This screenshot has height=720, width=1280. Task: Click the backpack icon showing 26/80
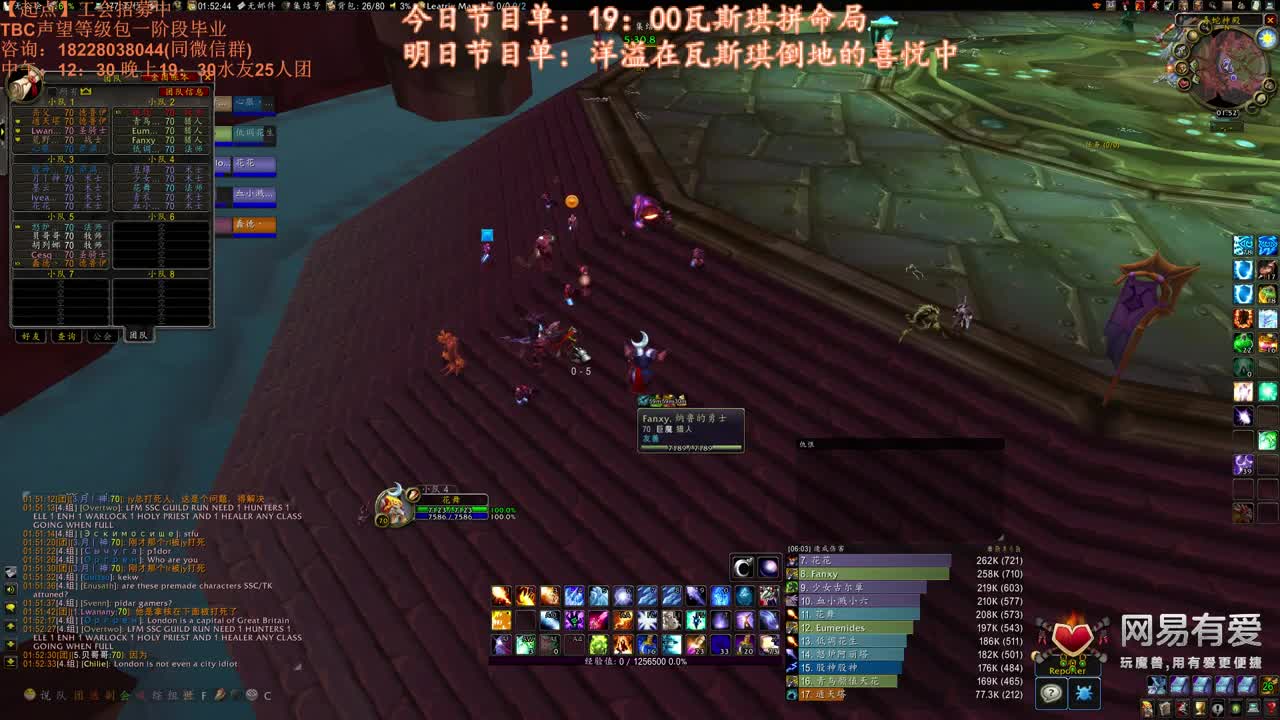pos(331,7)
